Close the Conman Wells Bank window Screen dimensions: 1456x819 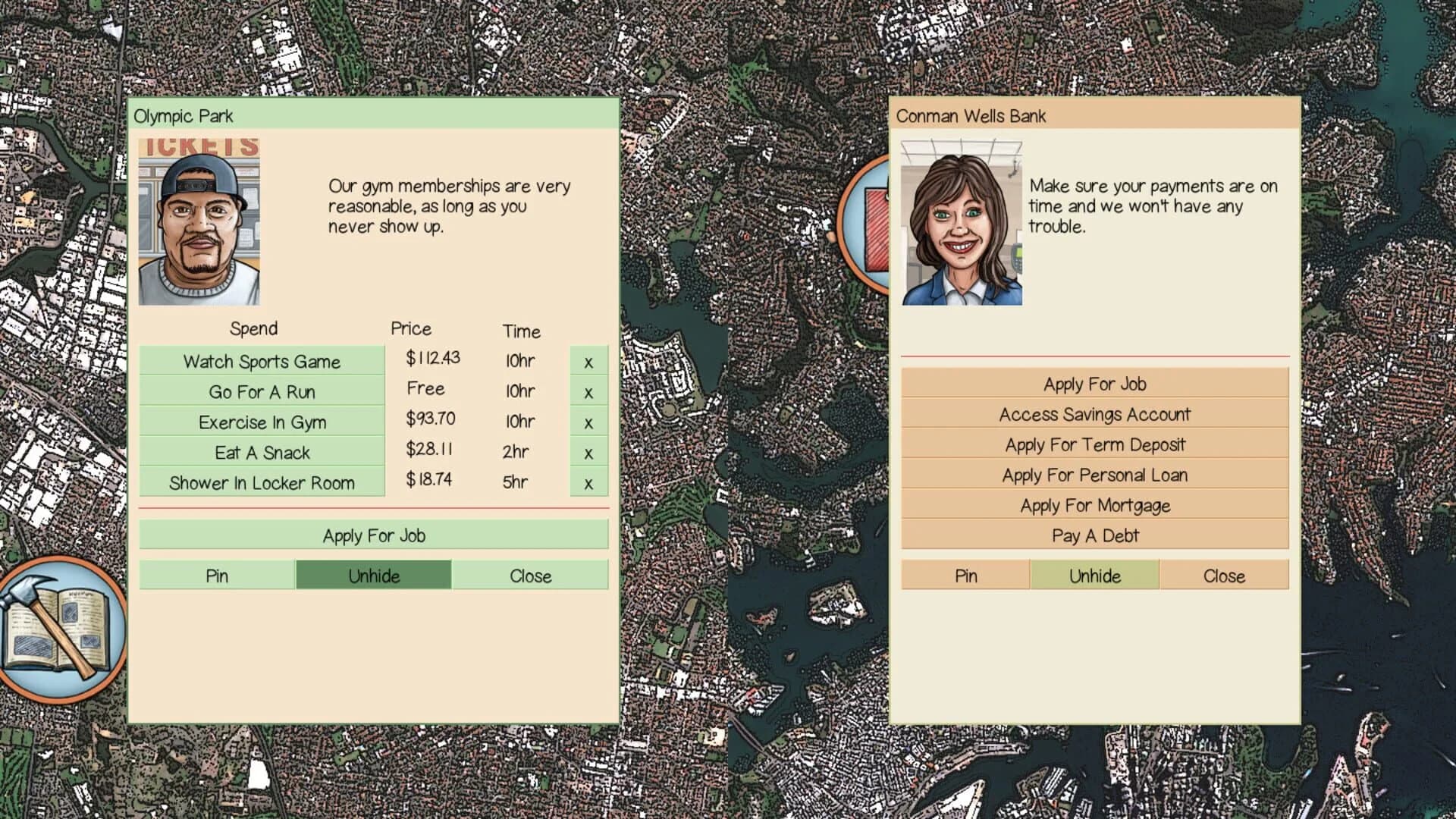coord(1224,576)
